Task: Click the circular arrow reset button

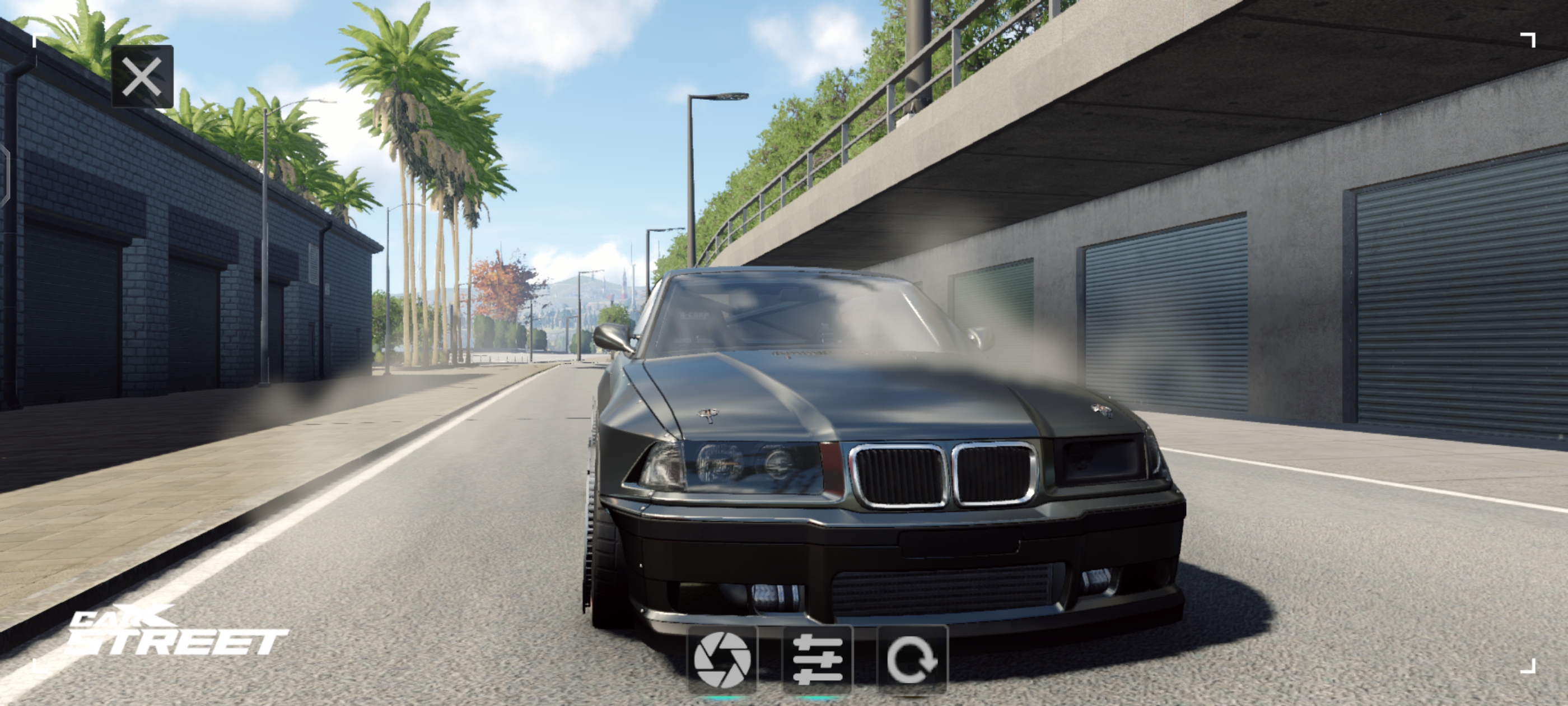Action: pos(912,659)
